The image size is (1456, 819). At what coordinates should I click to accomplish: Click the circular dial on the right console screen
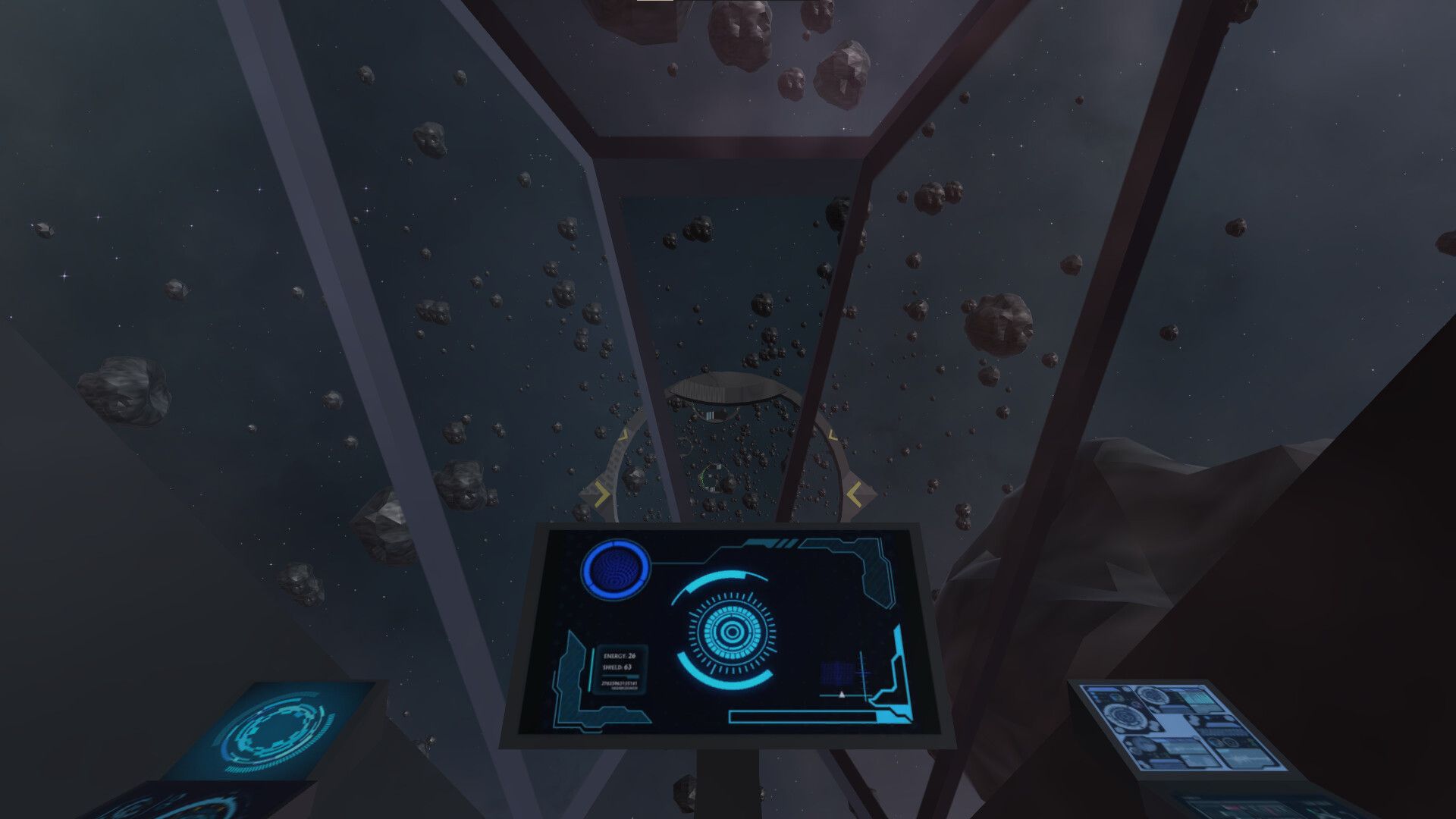[1123, 716]
